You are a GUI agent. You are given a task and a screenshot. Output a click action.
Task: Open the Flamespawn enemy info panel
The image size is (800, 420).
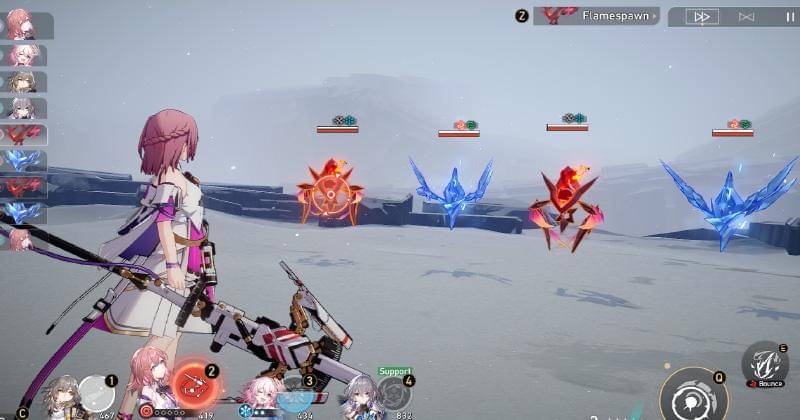pyautogui.click(x=596, y=16)
